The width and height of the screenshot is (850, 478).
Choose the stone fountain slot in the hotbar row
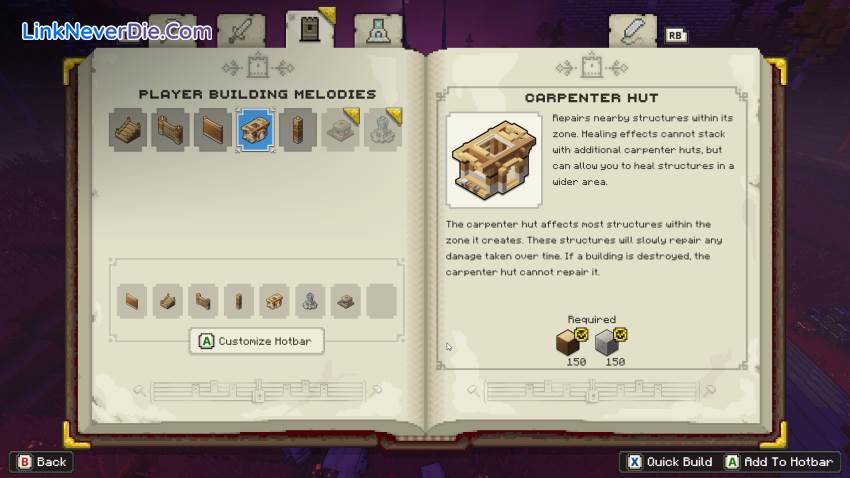tap(311, 300)
